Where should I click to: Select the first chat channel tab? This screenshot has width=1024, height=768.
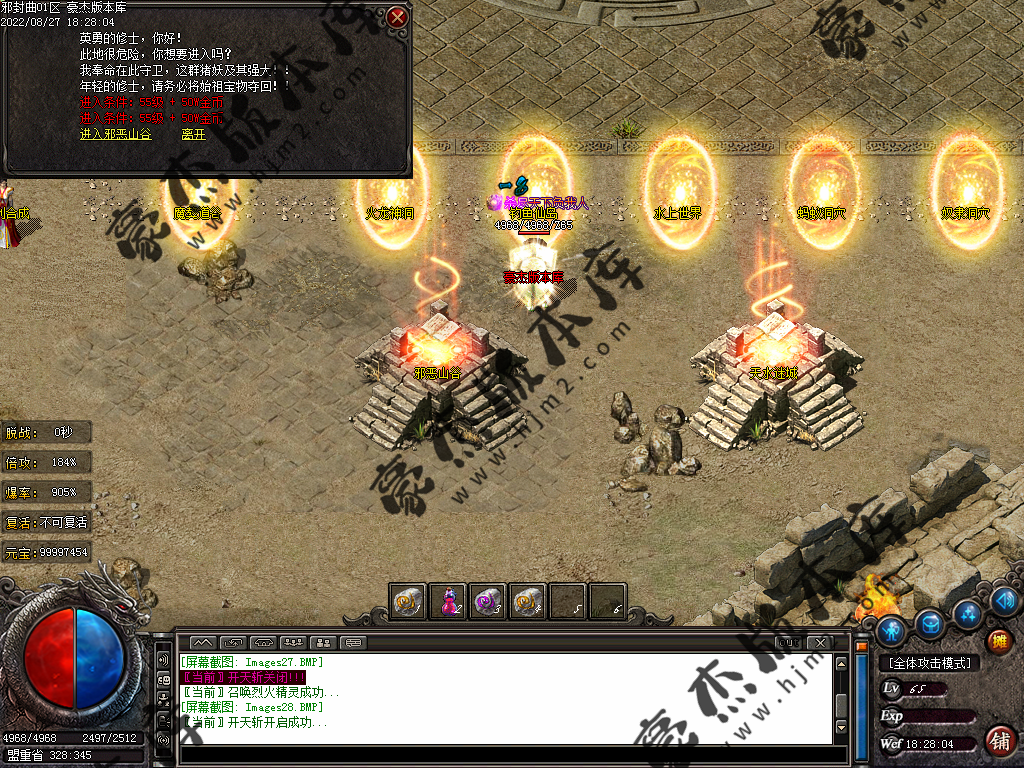[203, 642]
